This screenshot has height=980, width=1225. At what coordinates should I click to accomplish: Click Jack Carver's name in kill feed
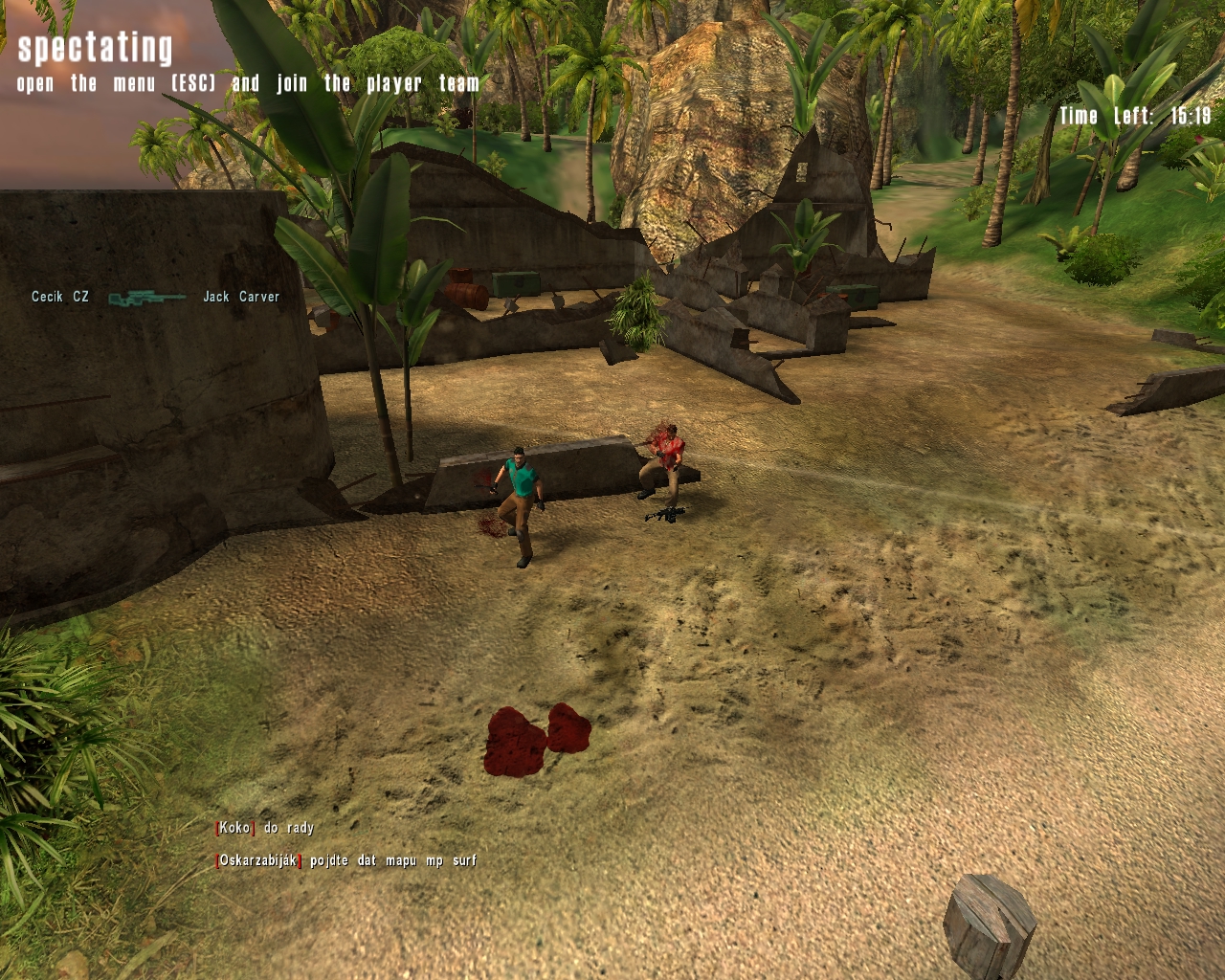tap(241, 297)
